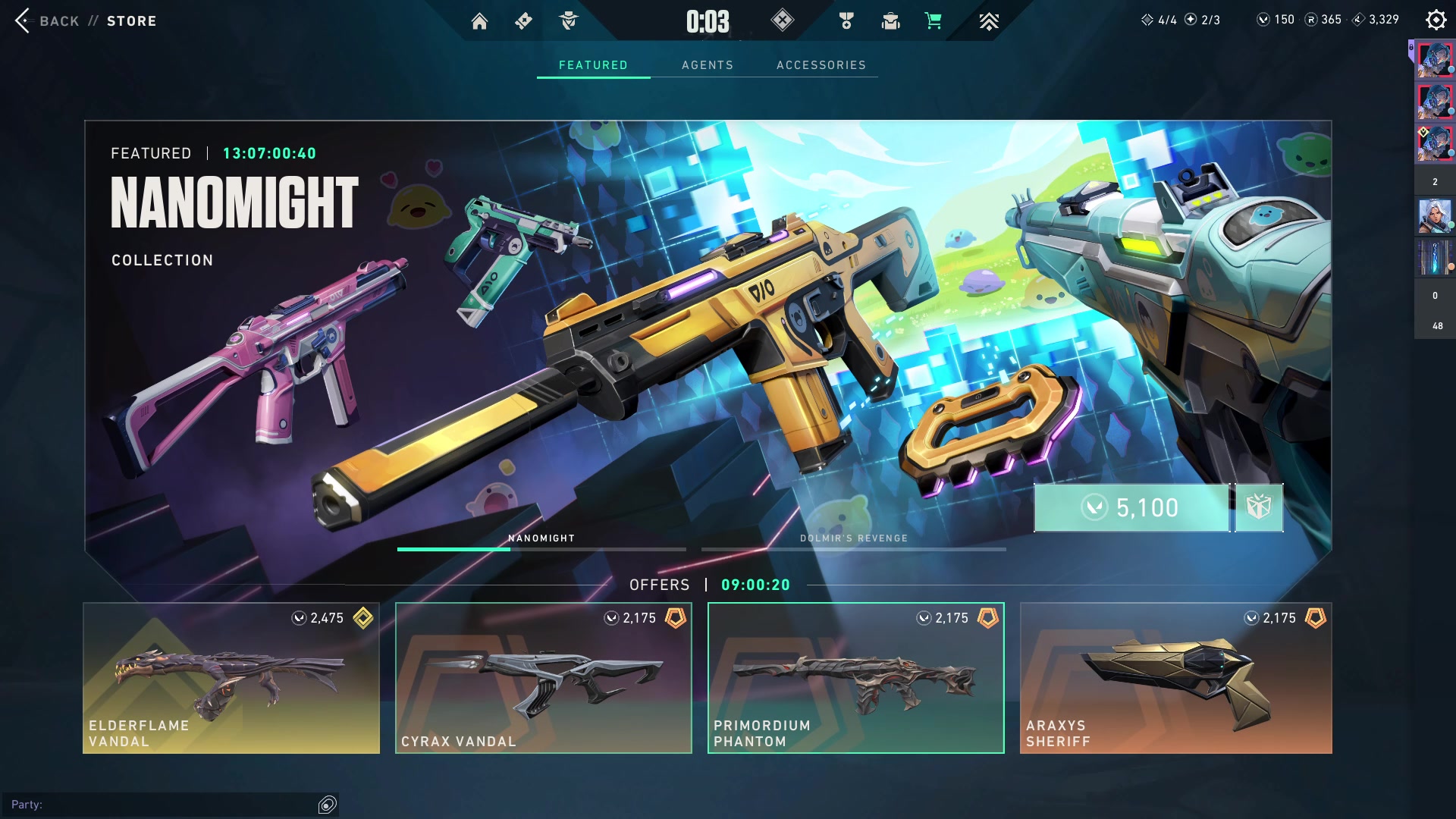1456x819 pixels.
Task: Buy Nanomight bundle for 5,100
Action: point(1131,507)
